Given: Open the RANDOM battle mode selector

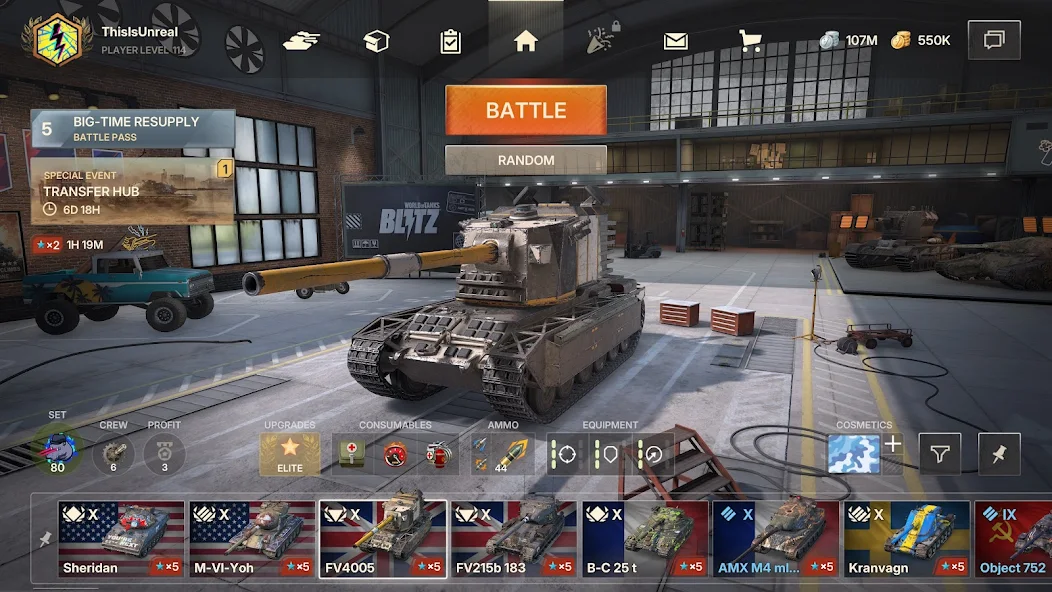Looking at the screenshot, I should click(x=525, y=160).
